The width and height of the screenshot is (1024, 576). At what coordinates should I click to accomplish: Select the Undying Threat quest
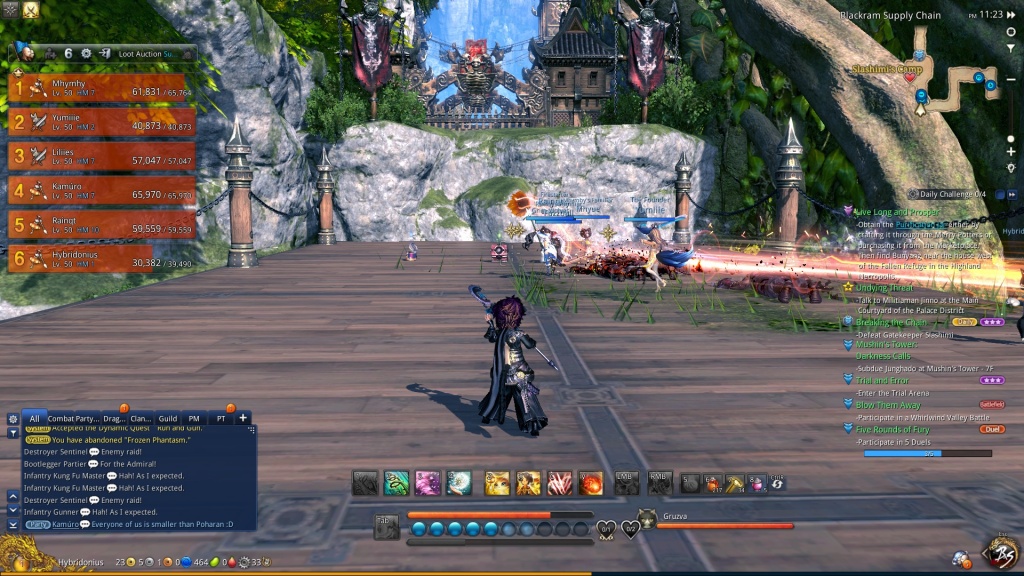885,287
